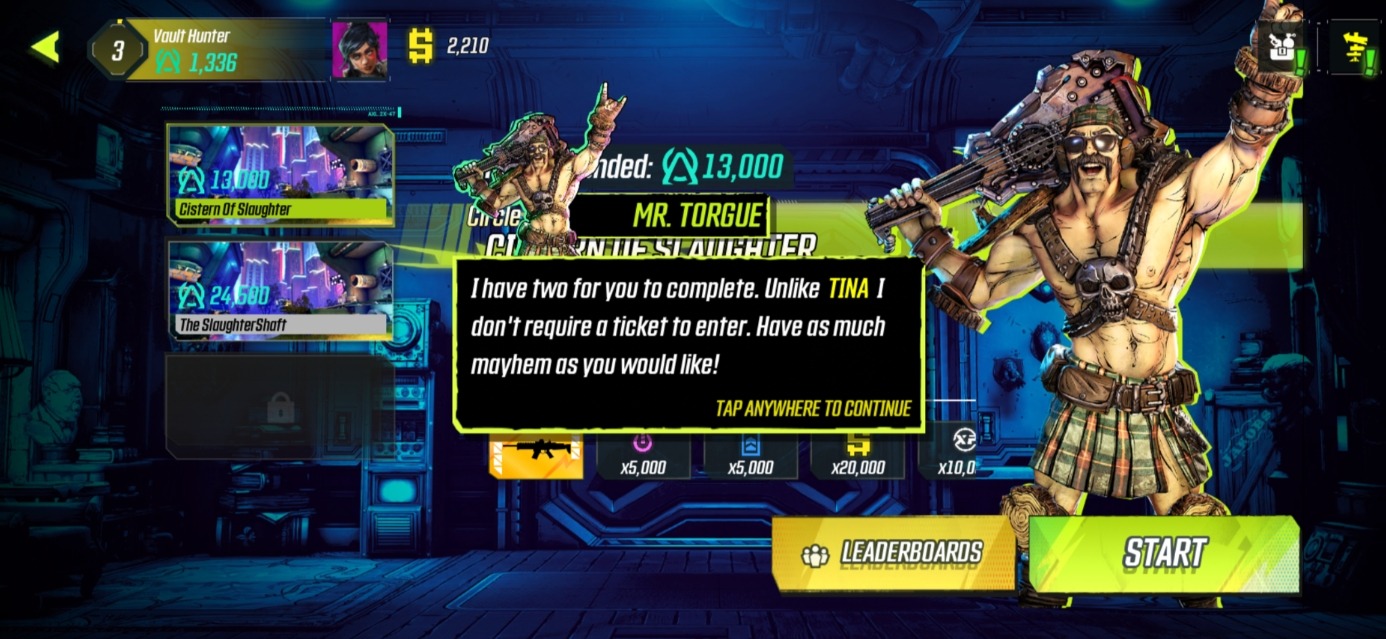The image size is (1386, 639).
Task: Inspect the XP reward tile
Action: click(955, 456)
